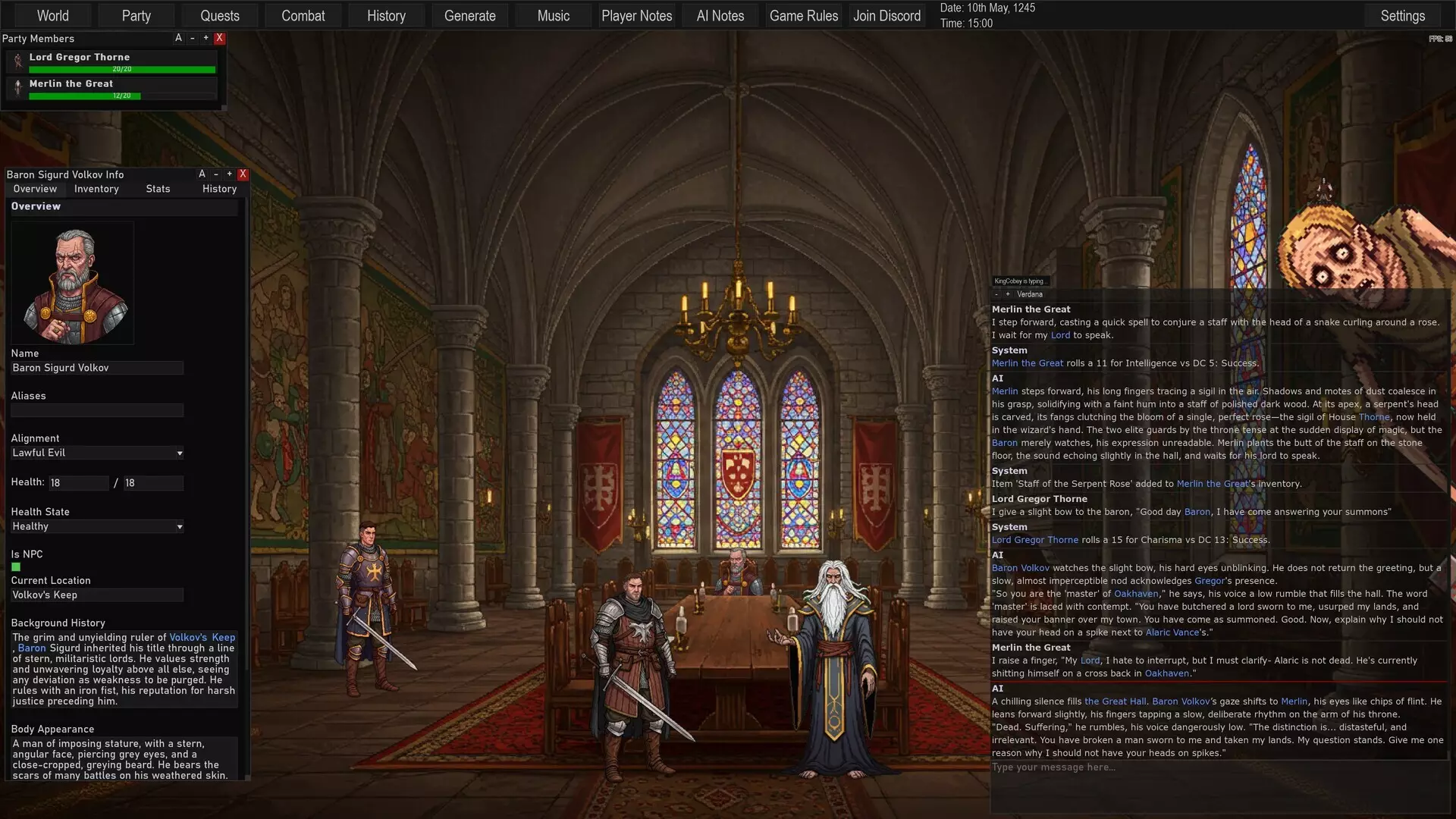Close the Party Members panel
The width and height of the screenshot is (1456, 819).
click(x=220, y=38)
